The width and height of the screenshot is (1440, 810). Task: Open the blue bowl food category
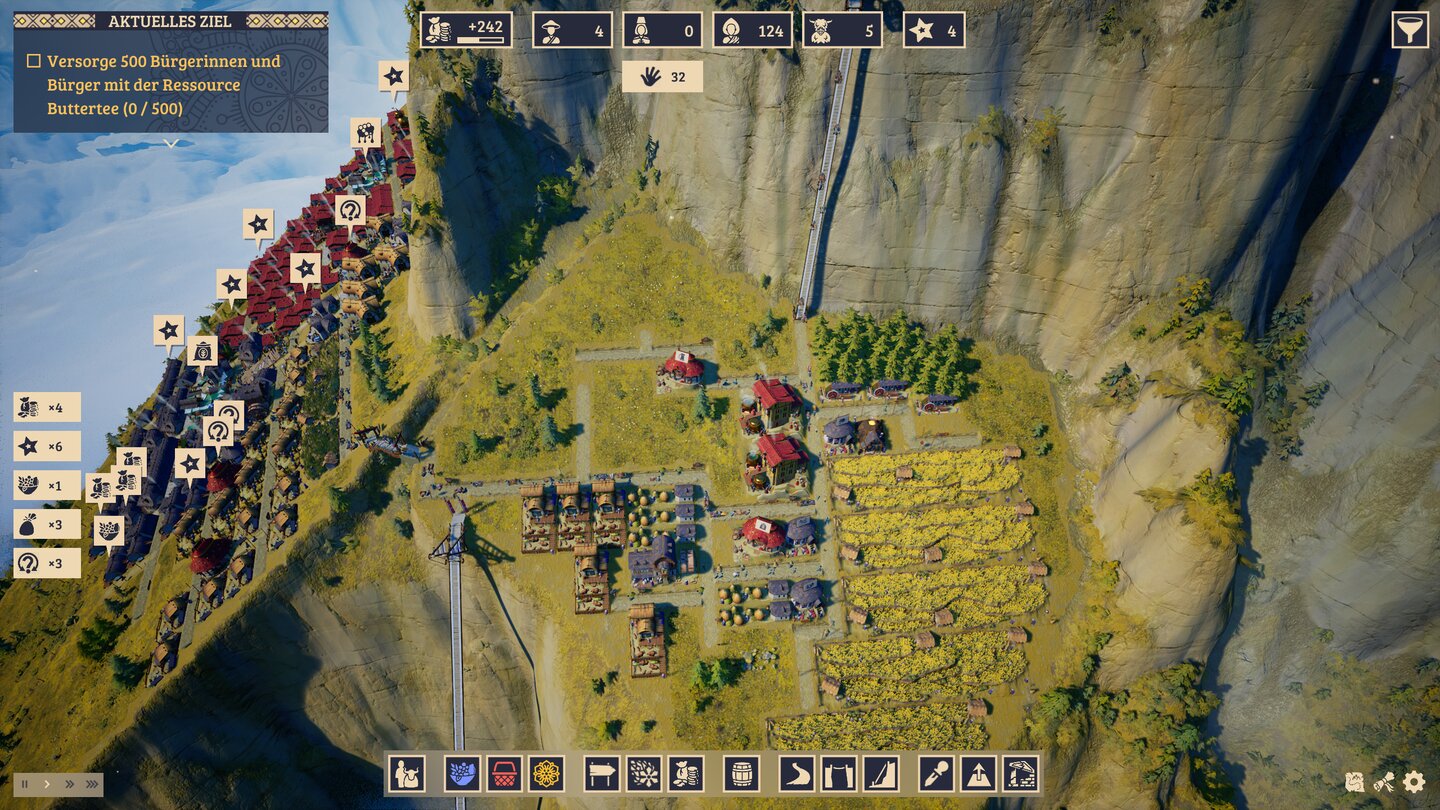462,774
